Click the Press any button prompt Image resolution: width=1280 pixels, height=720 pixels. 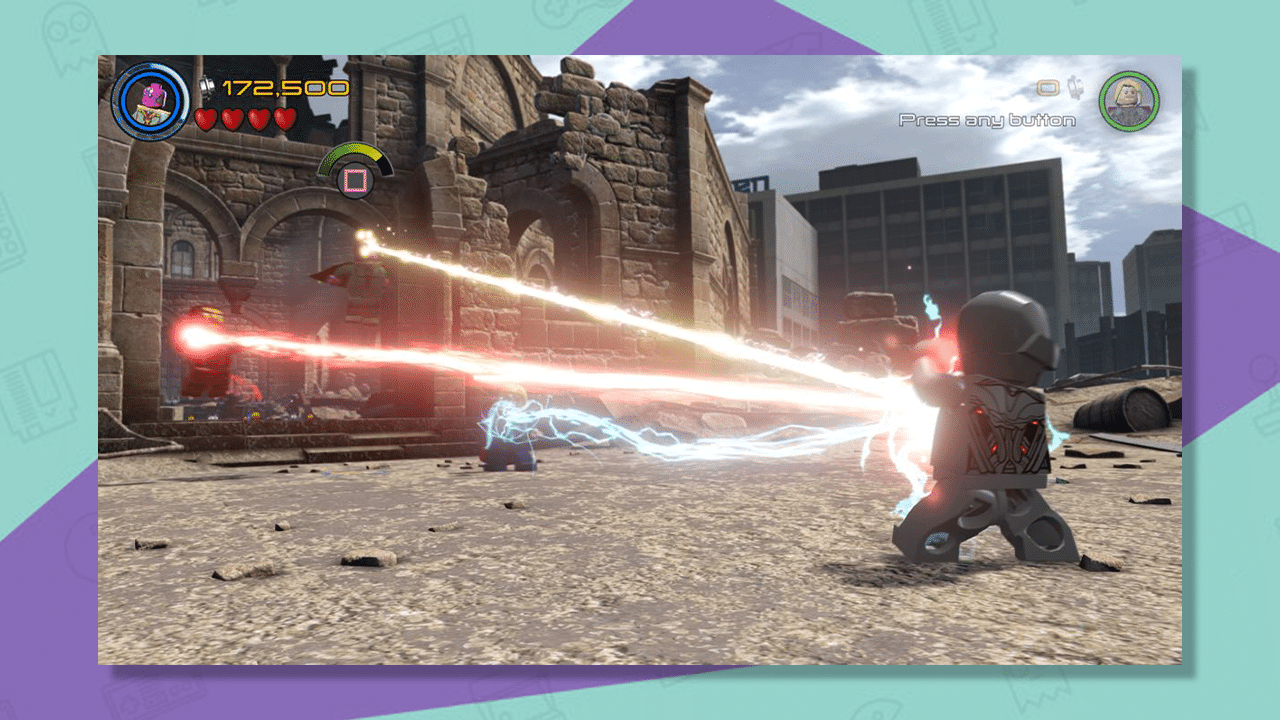(x=987, y=120)
